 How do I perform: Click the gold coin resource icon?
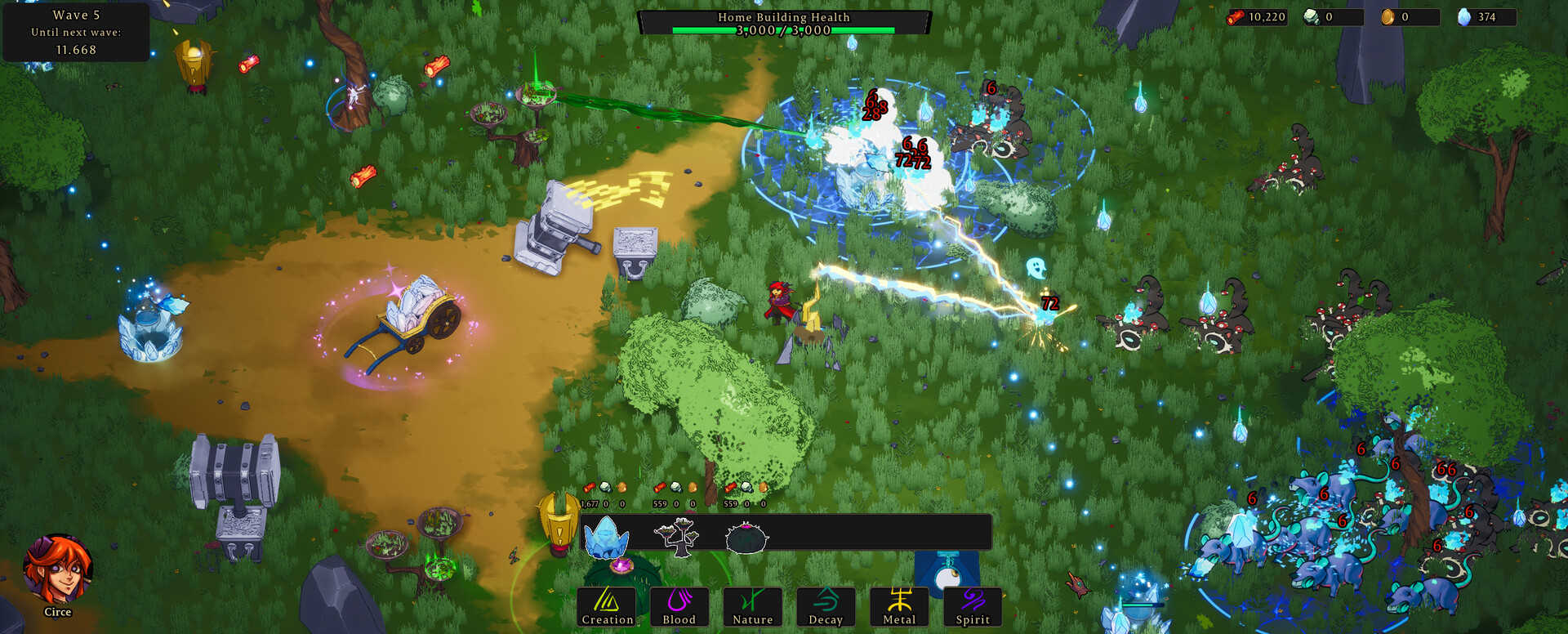coord(1388,16)
